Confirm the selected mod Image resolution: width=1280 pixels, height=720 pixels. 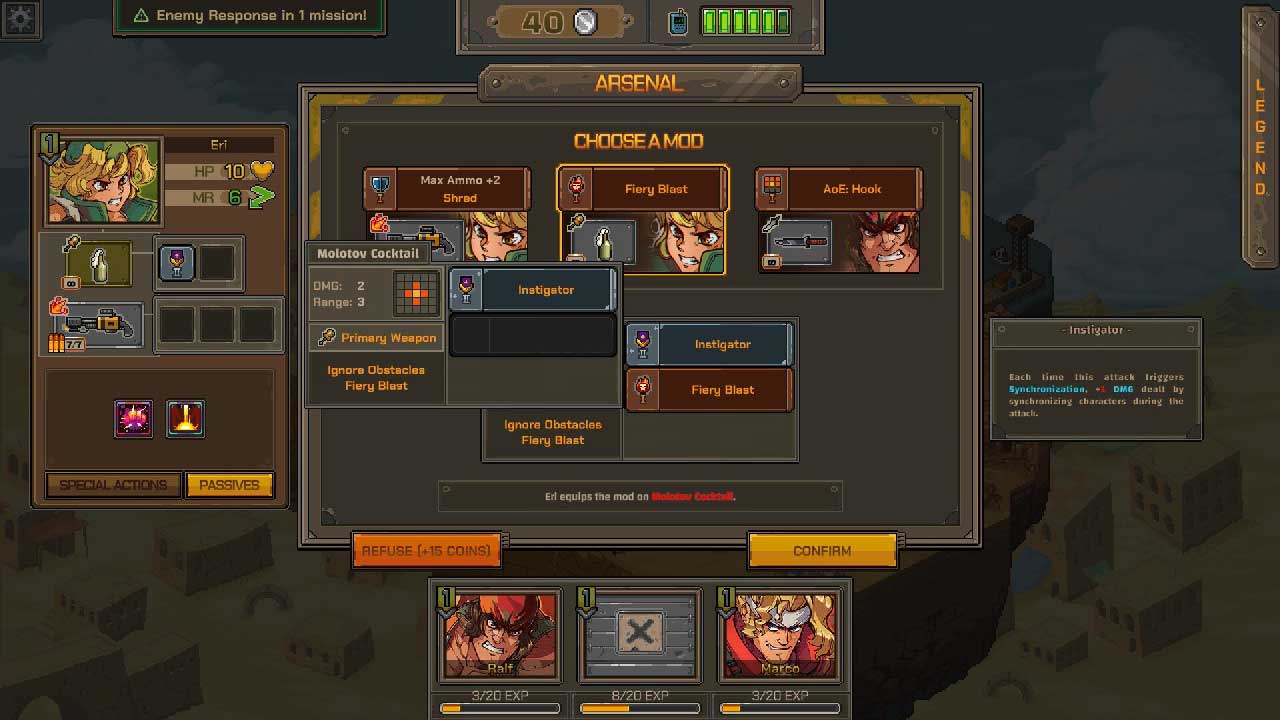822,550
